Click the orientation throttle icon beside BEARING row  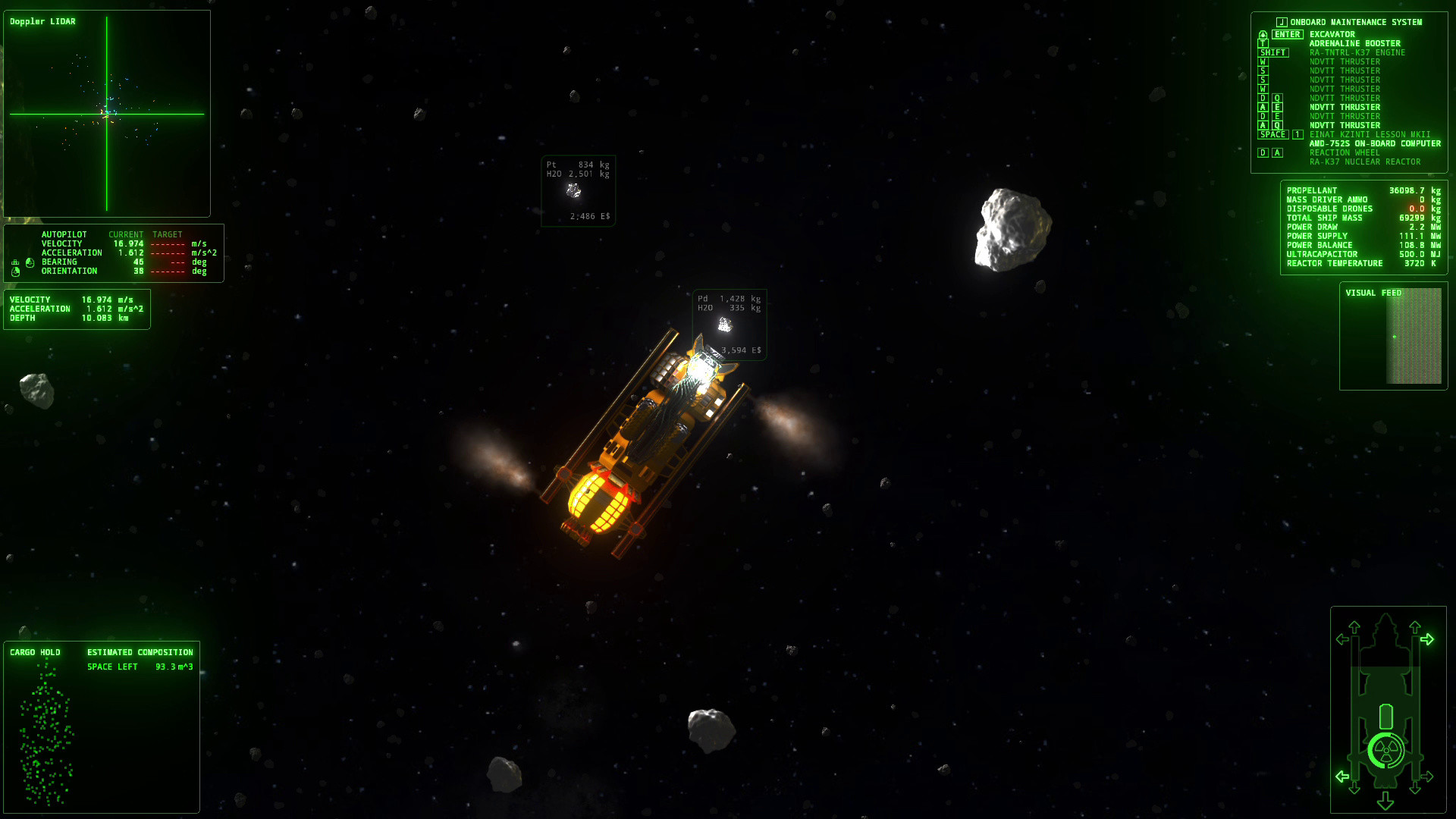pyautogui.click(x=15, y=262)
